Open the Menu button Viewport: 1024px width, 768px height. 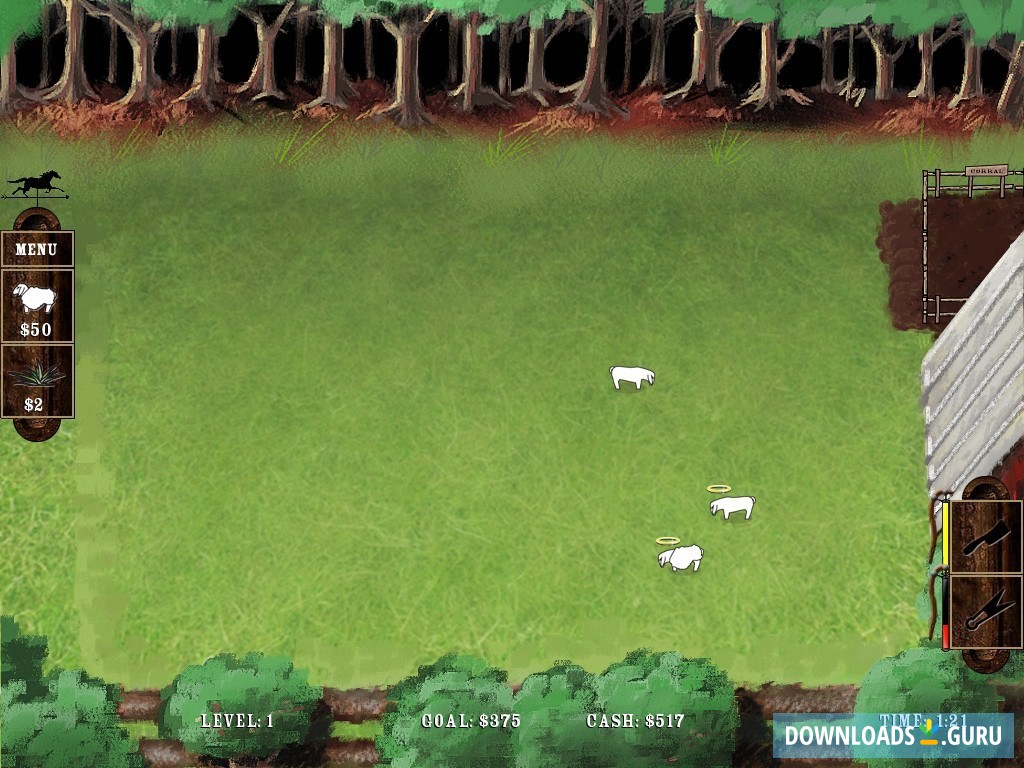click(x=37, y=249)
